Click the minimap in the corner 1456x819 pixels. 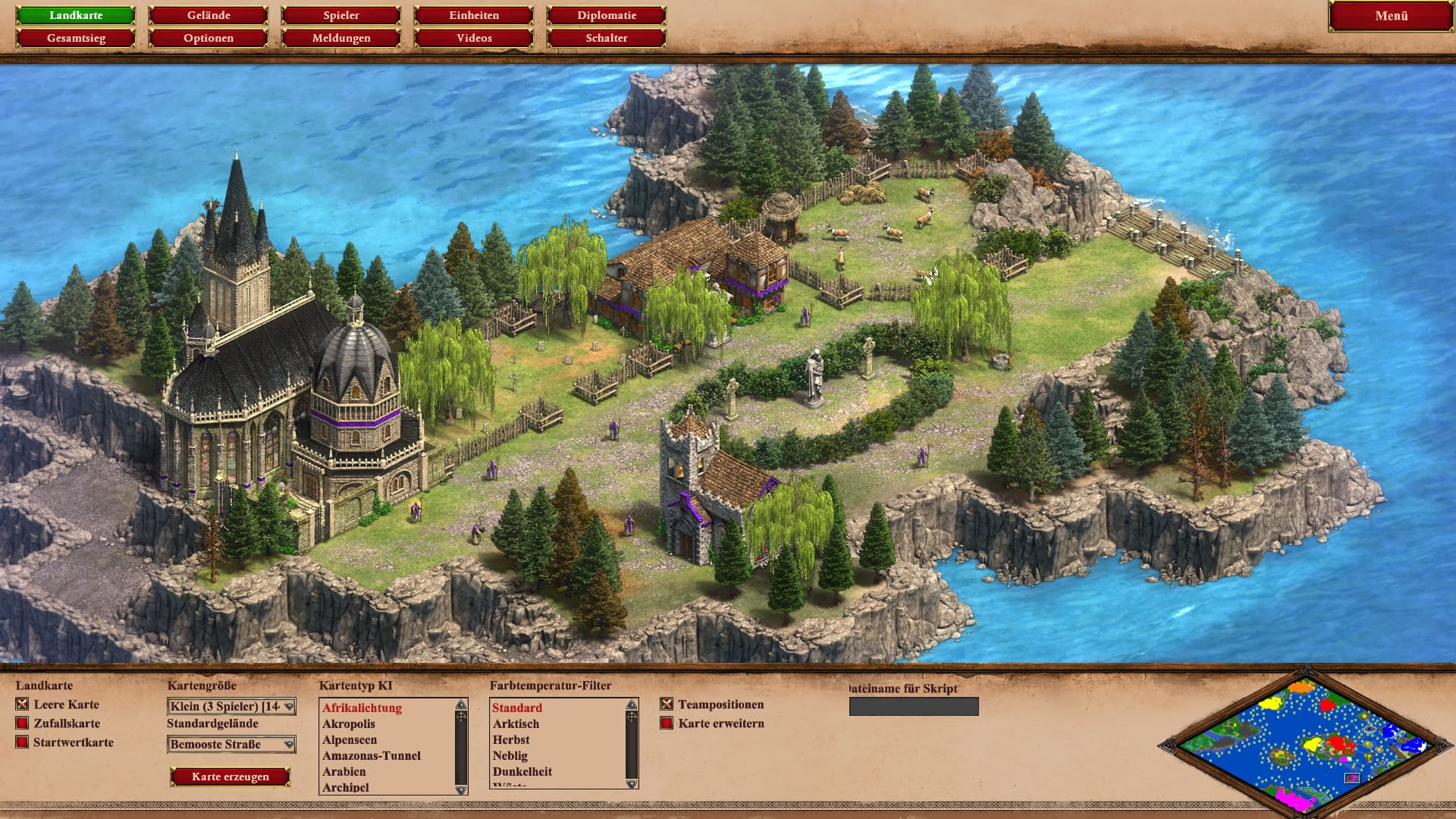1304,743
